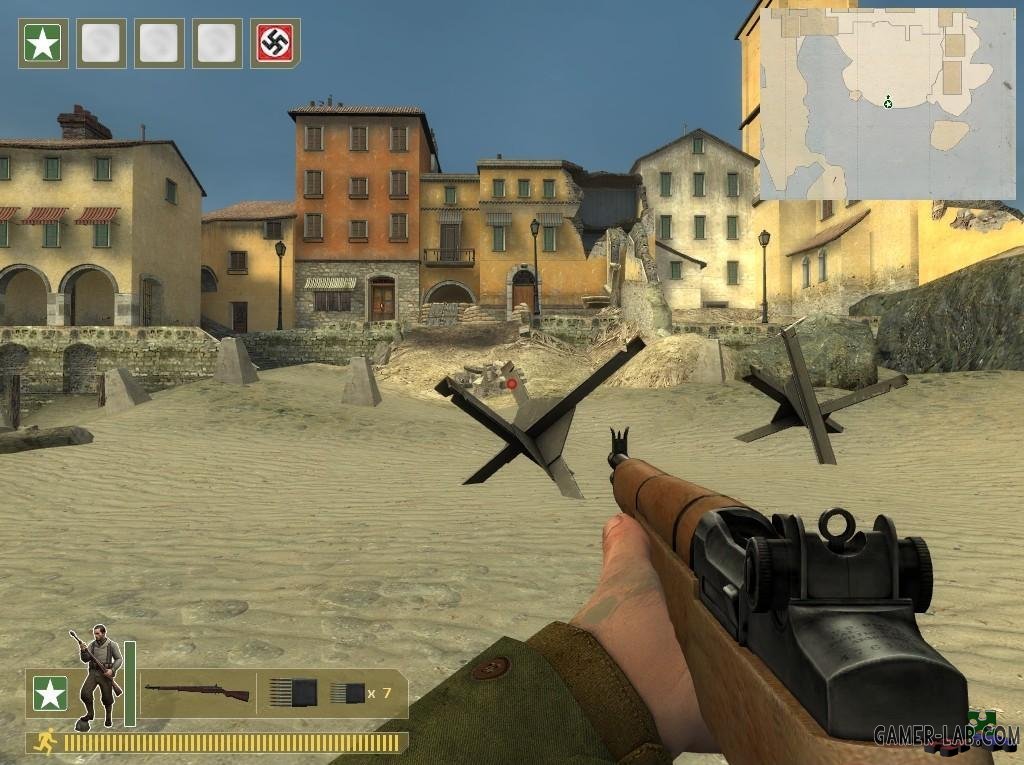This screenshot has width=1024, height=765.
Task: Click the player marker on minimap
Action: (888, 102)
